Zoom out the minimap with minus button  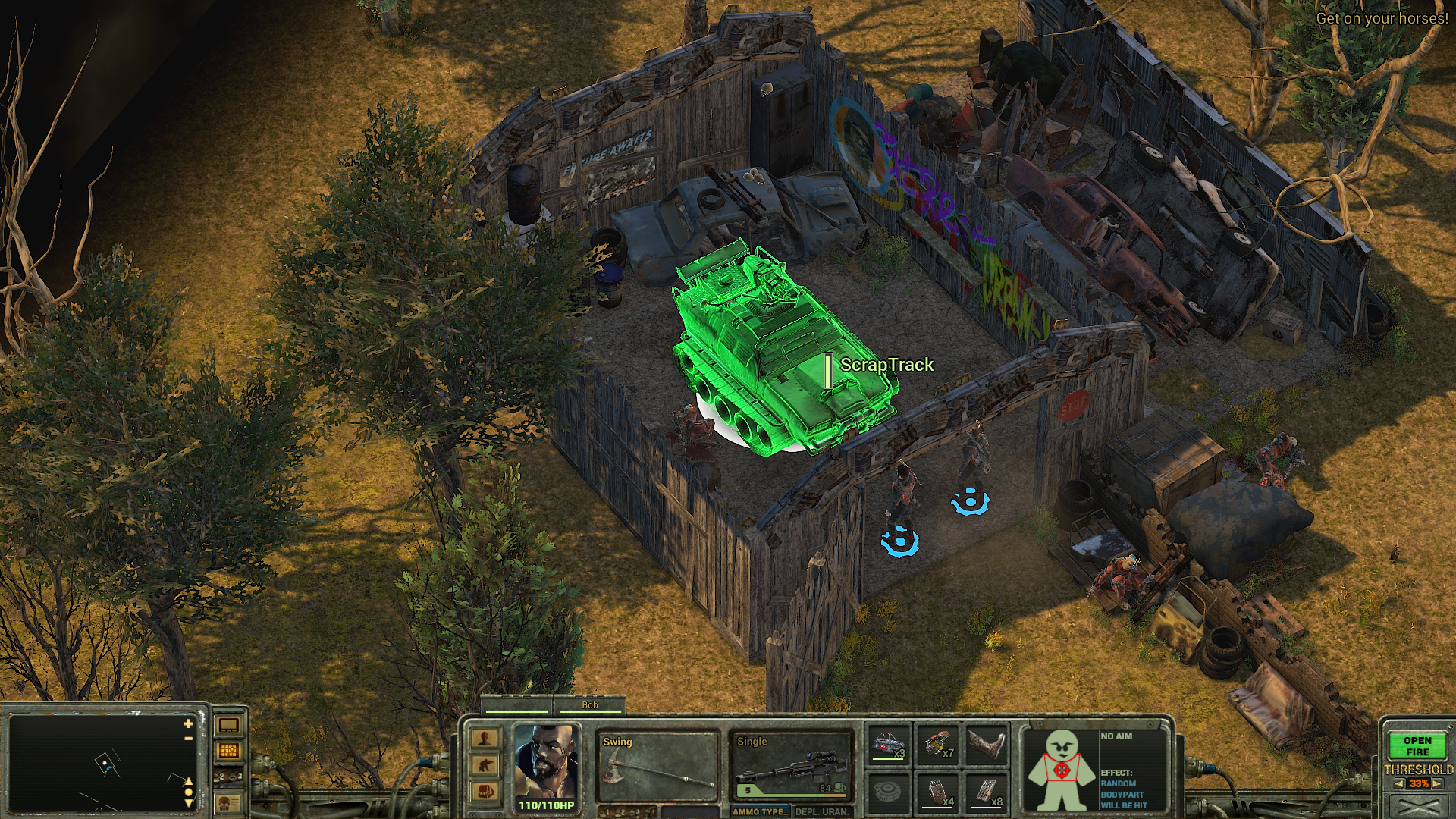[x=188, y=738]
